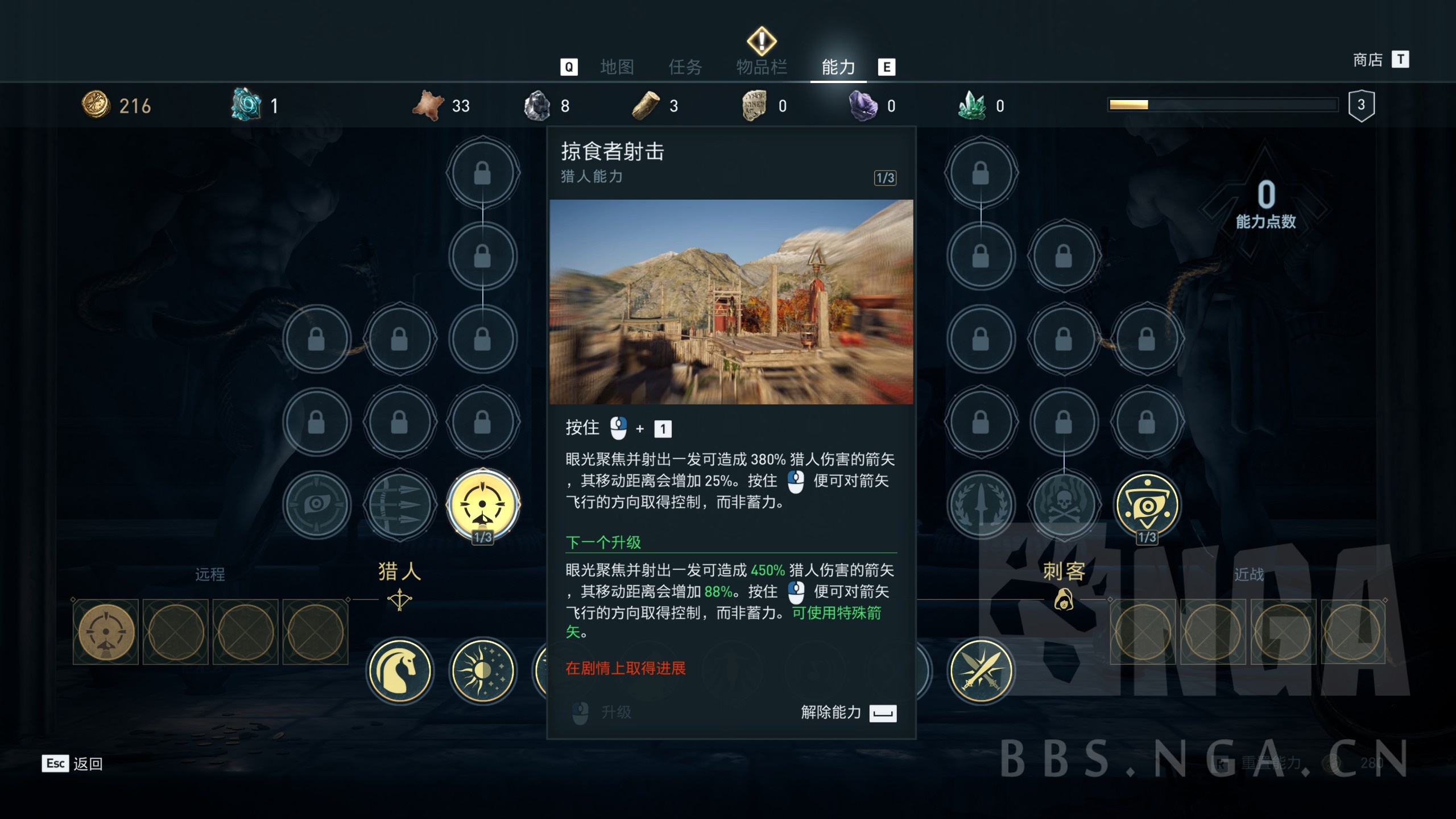Select the crossed swords assassin category icon

981,670
